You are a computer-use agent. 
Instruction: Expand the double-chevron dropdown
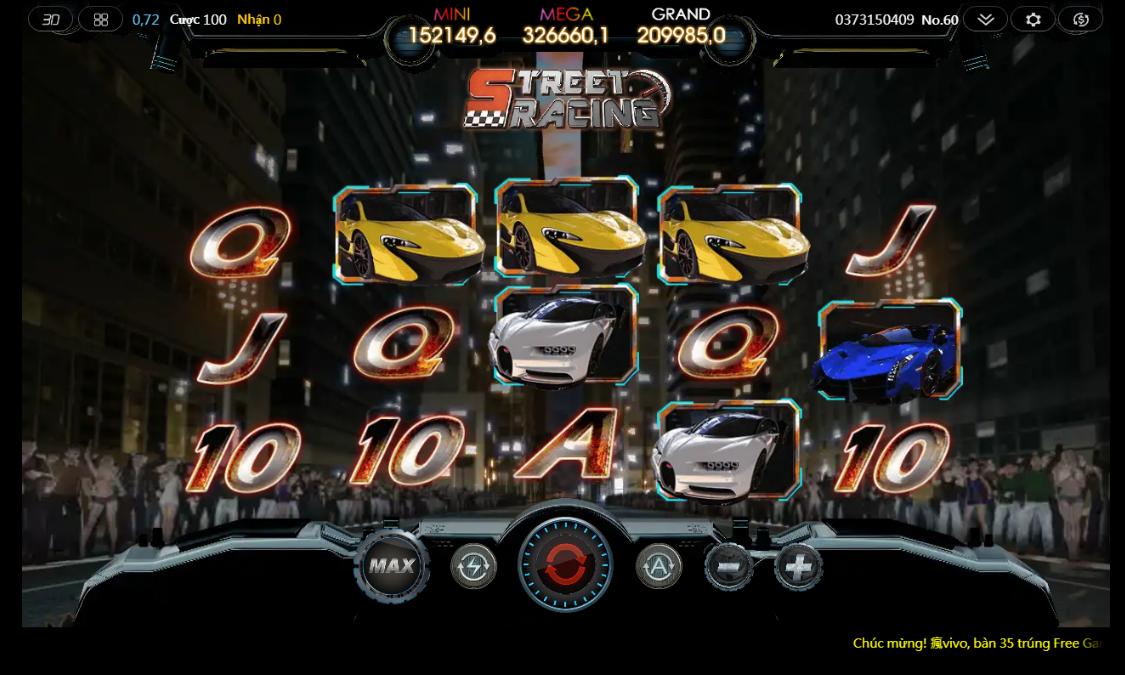coord(985,19)
